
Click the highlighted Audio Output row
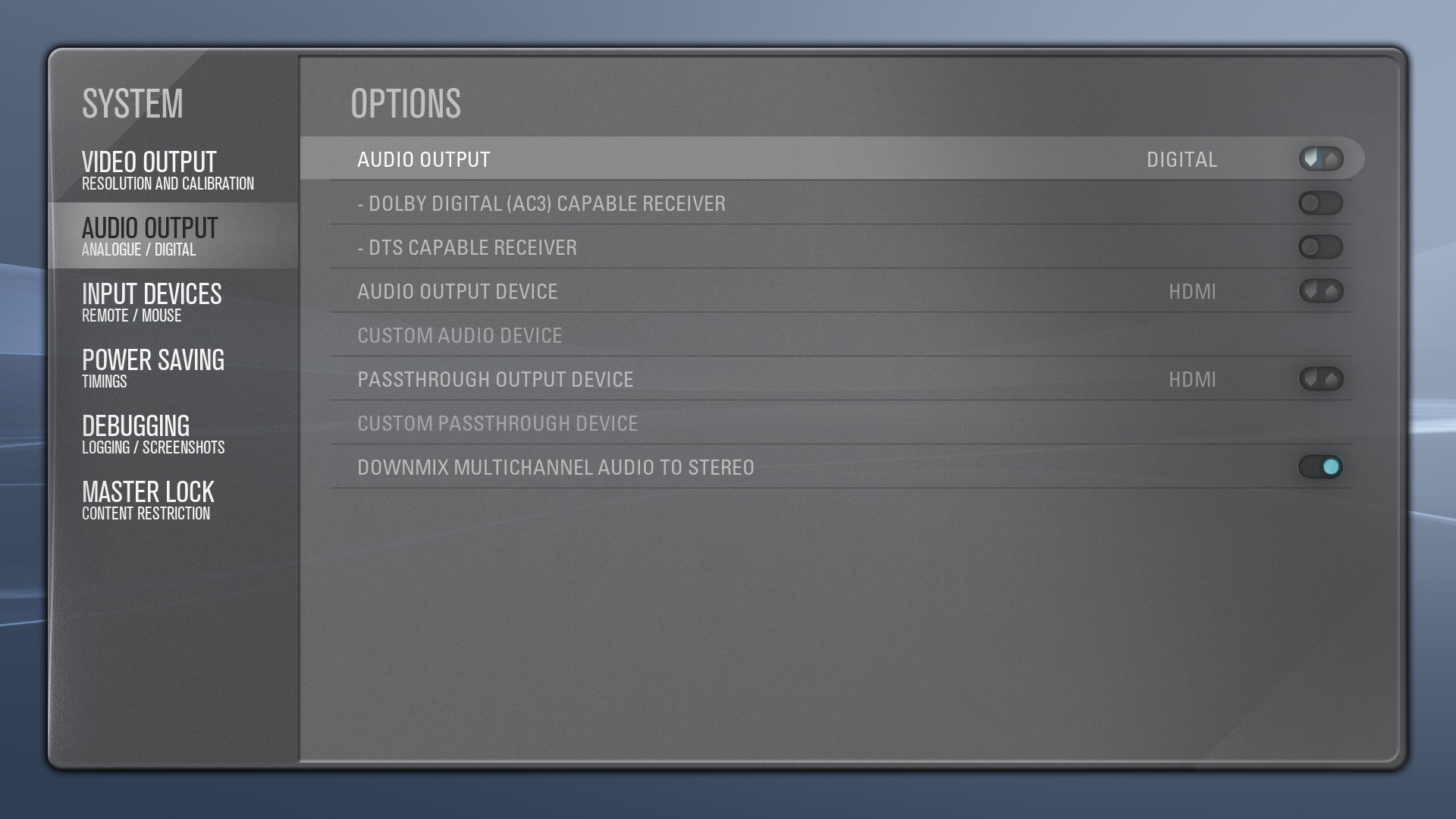coord(682,159)
